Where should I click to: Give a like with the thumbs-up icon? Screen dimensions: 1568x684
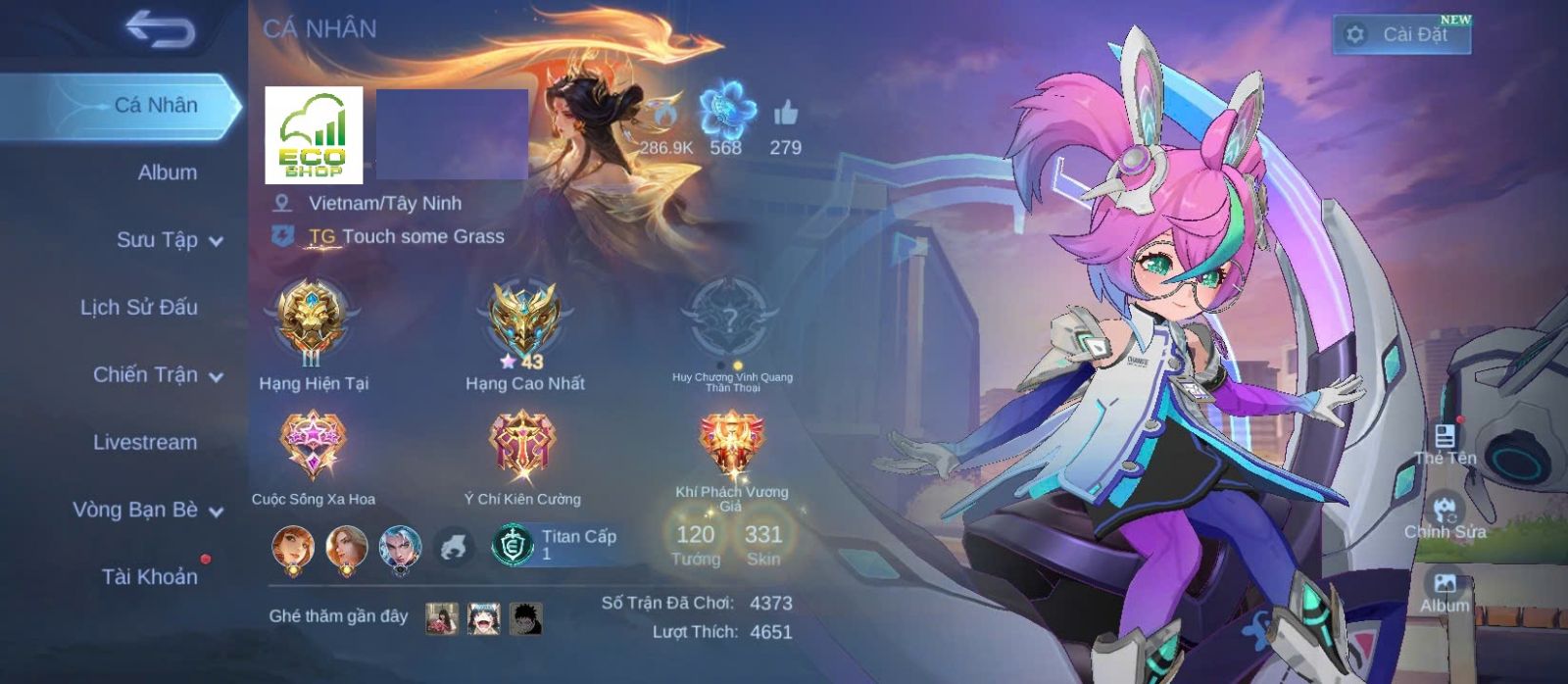pyautogui.click(x=785, y=115)
